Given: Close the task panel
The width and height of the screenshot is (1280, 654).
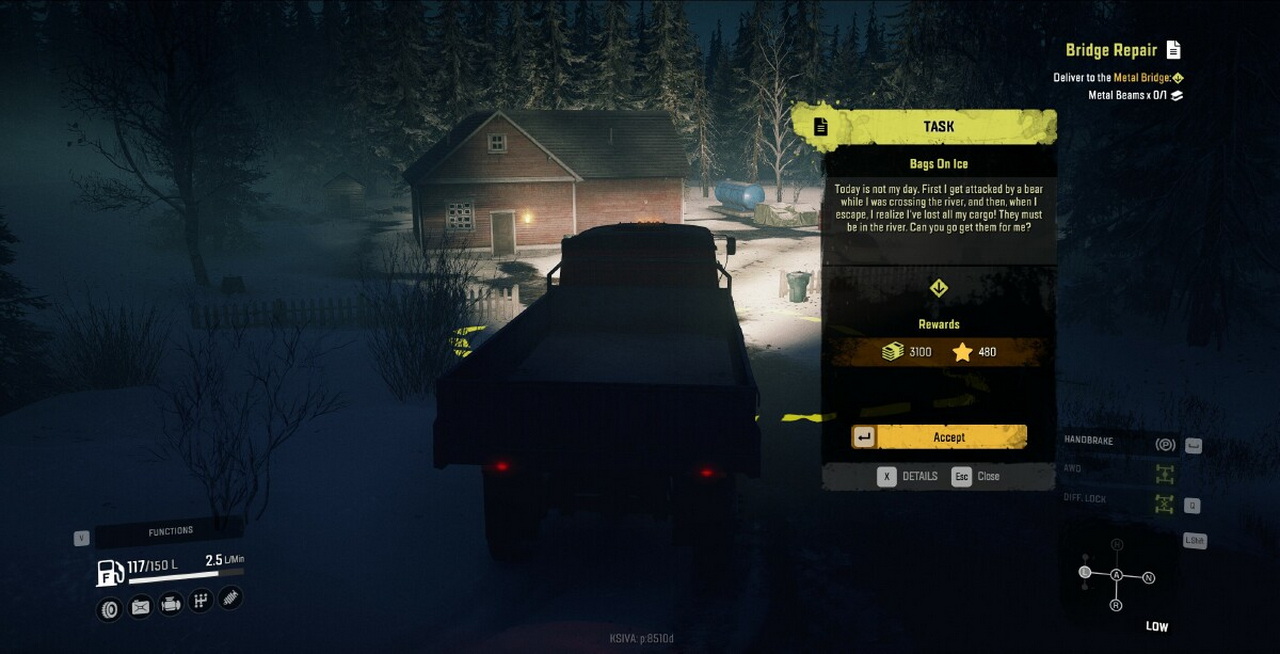Looking at the screenshot, I should click(x=976, y=477).
